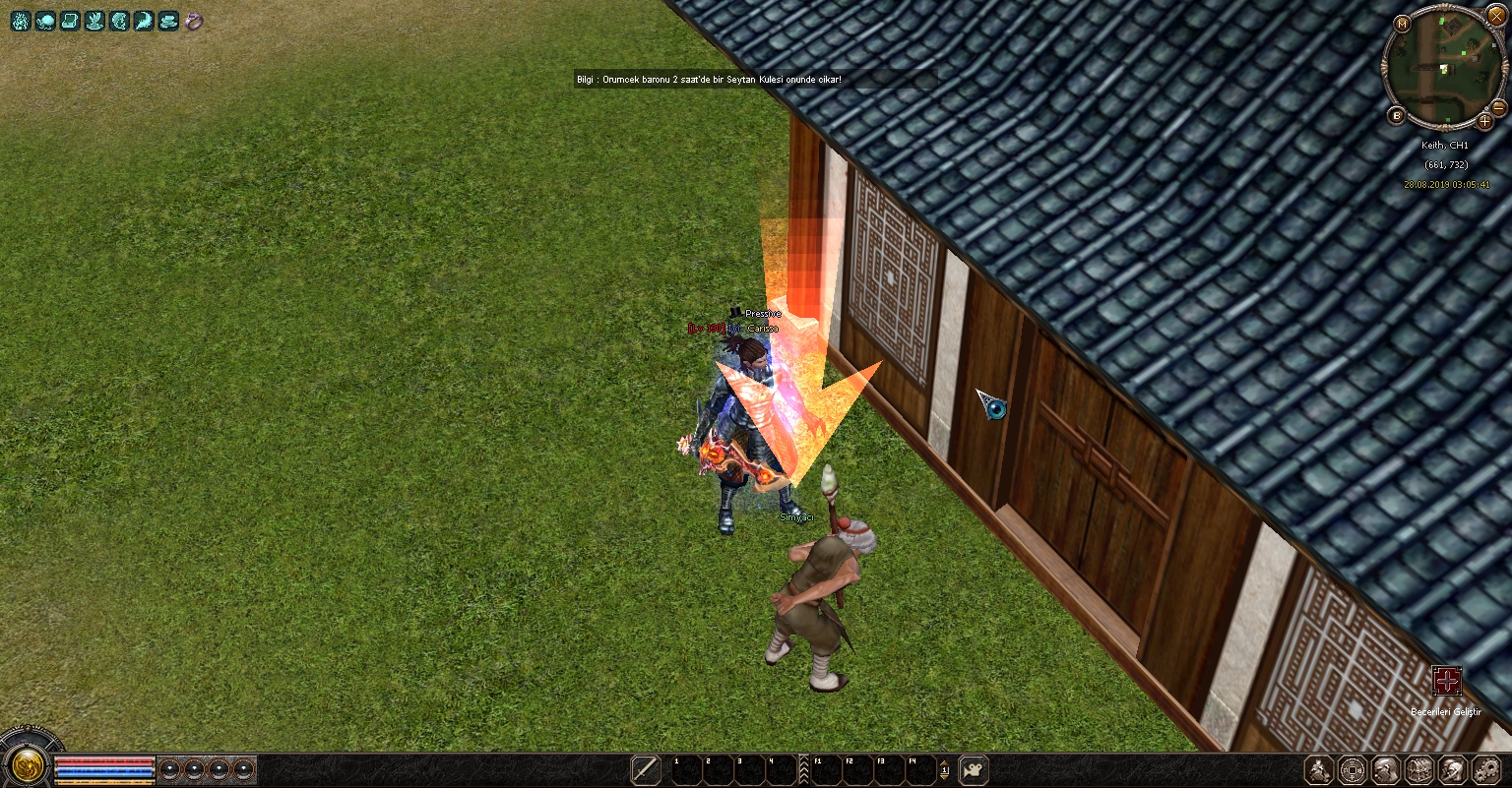
Task: Zoom in the minimap with the plus button
Action: click(x=1485, y=121)
